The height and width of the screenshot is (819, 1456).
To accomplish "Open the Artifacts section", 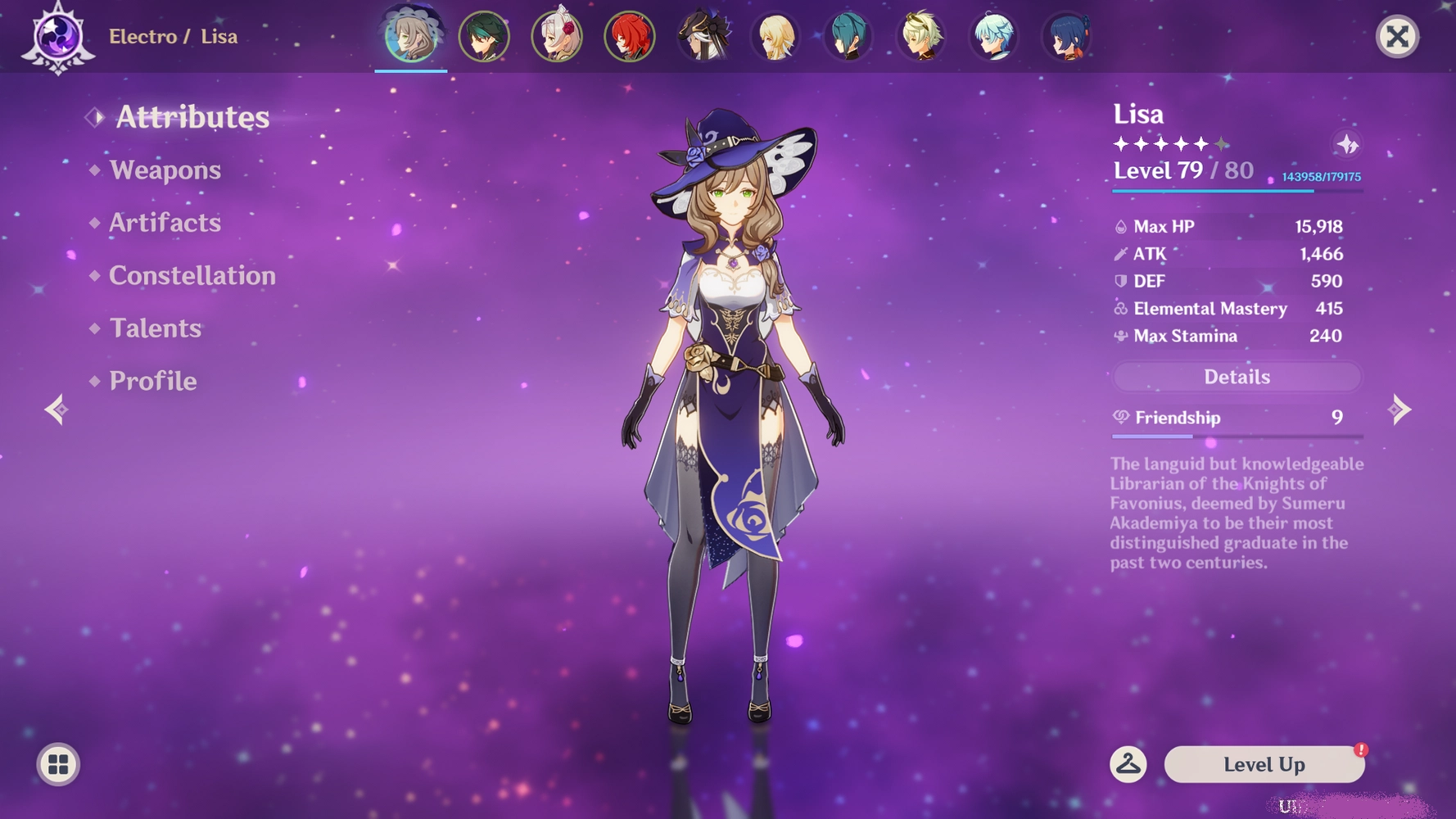I will click(164, 223).
